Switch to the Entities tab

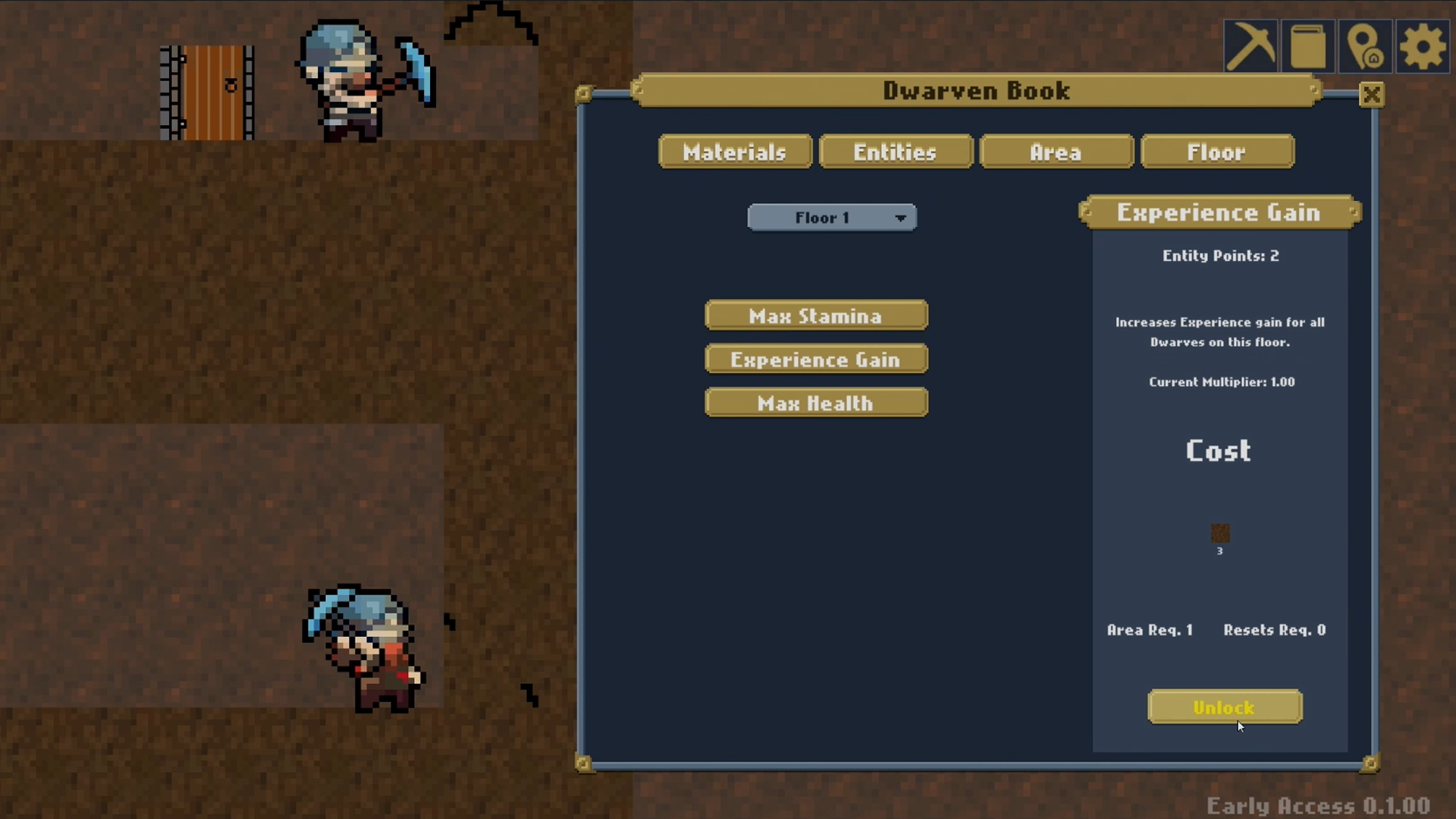(896, 152)
